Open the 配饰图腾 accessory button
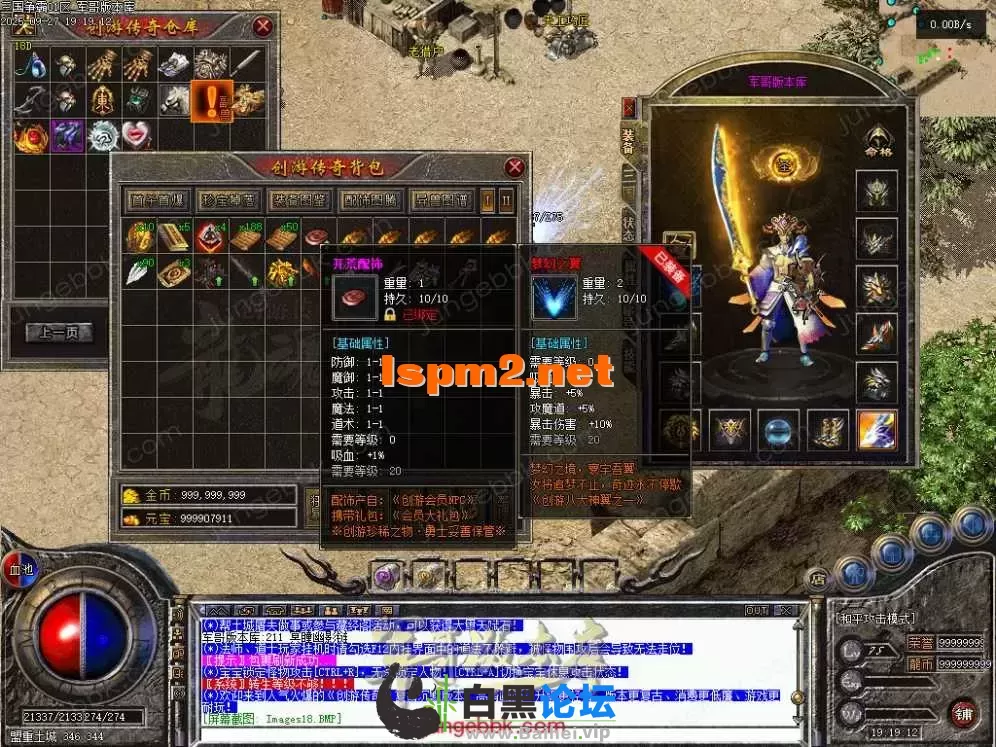 pos(369,200)
